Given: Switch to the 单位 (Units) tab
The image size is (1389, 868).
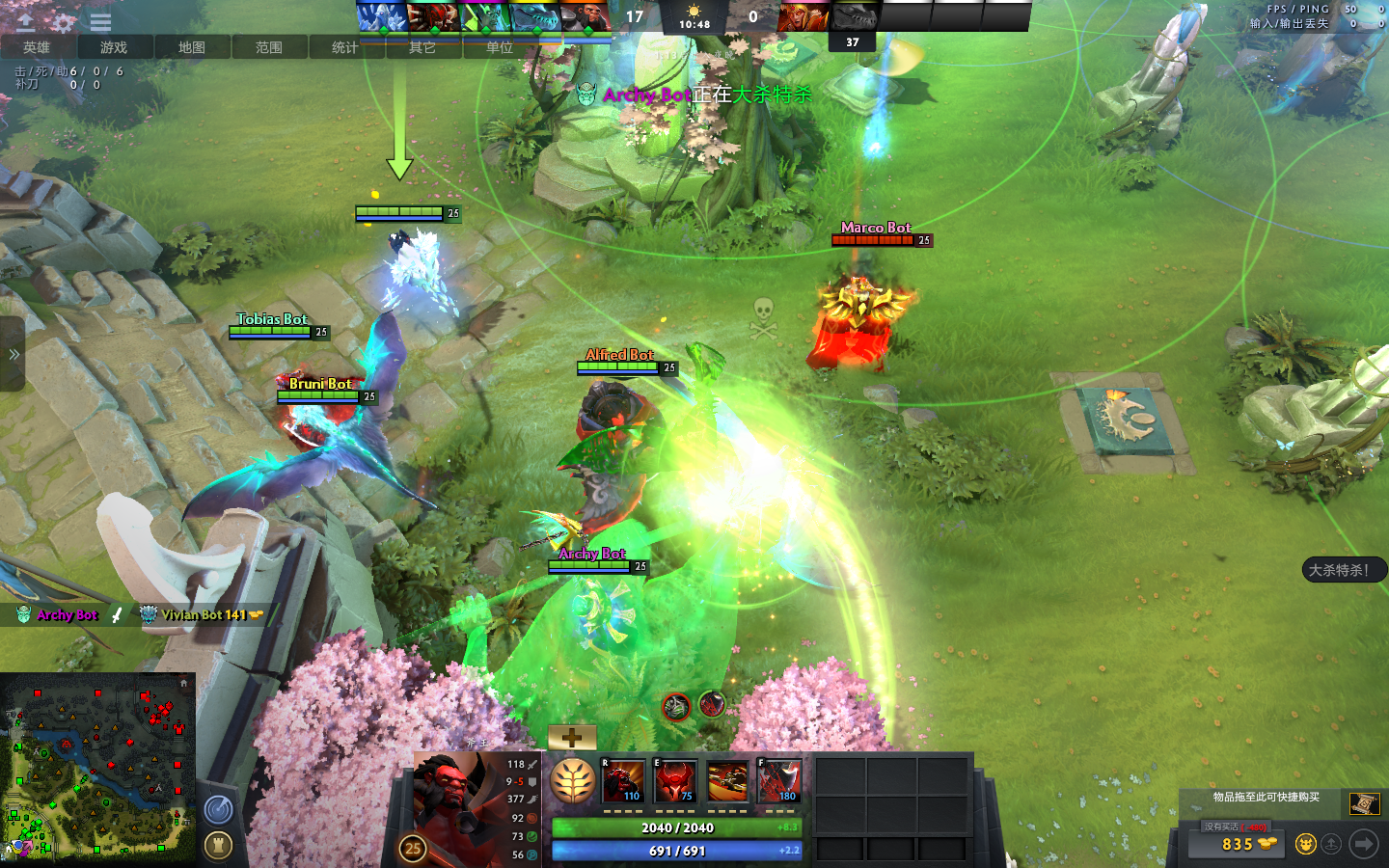Looking at the screenshot, I should pos(499,47).
